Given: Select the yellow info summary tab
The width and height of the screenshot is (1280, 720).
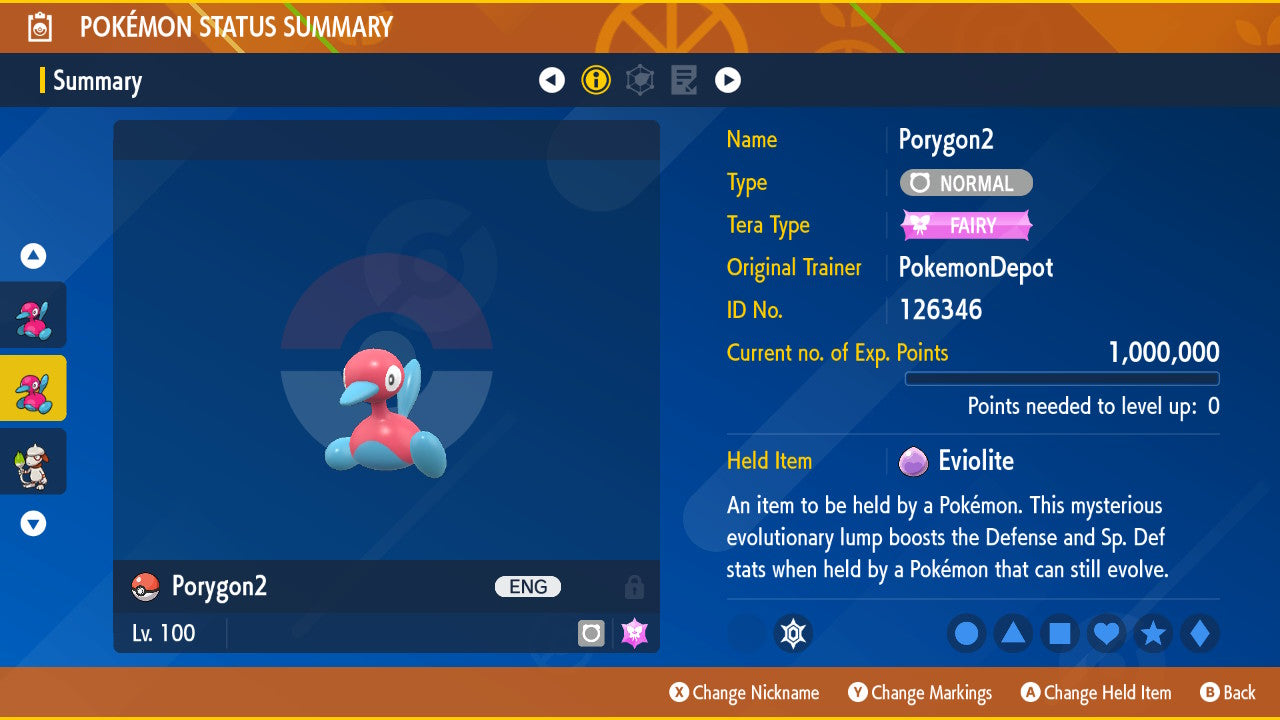Looking at the screenshot, I should click(596, 80).
